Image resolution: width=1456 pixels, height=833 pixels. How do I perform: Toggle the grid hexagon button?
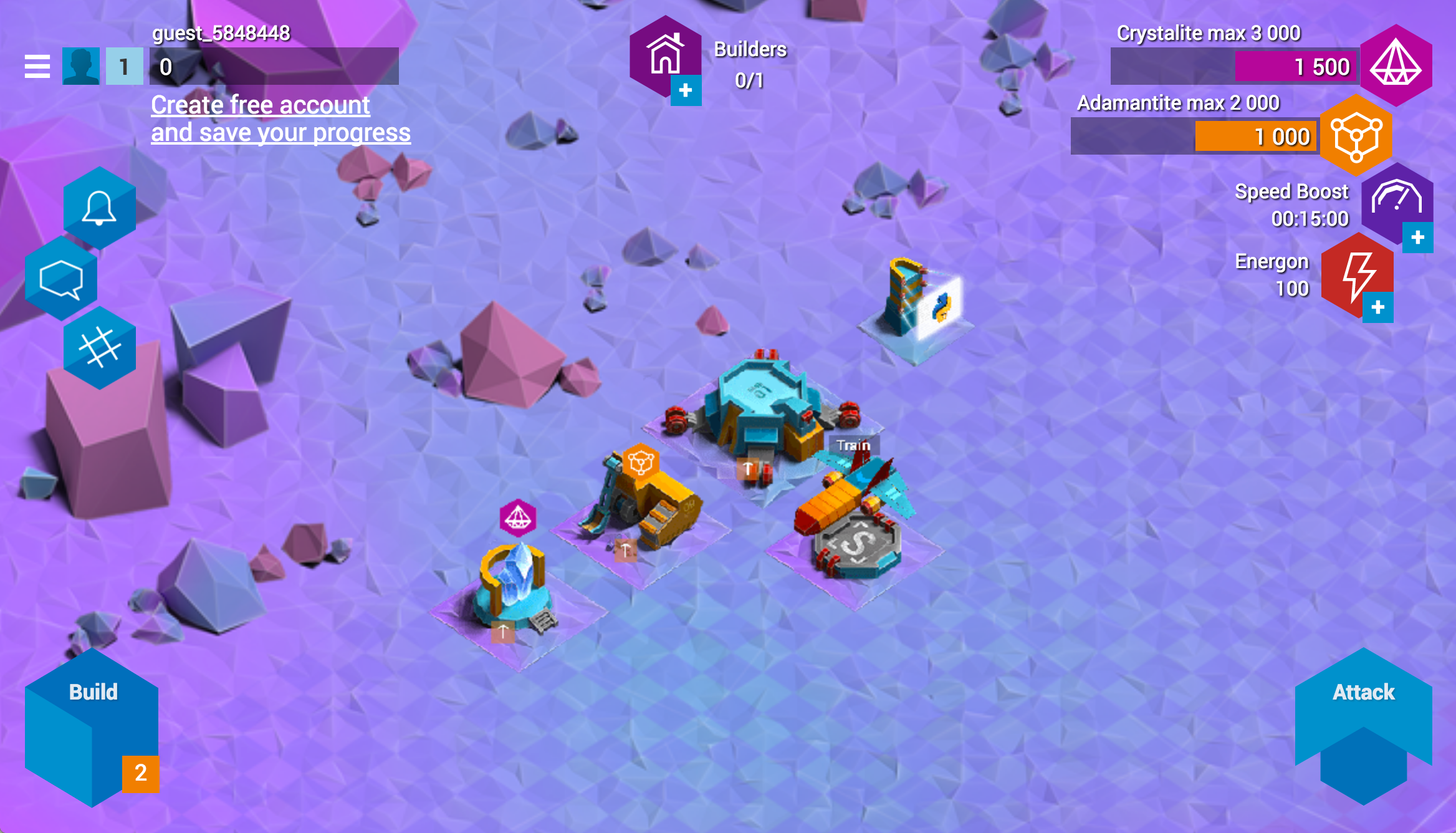(x=99, y=347)
